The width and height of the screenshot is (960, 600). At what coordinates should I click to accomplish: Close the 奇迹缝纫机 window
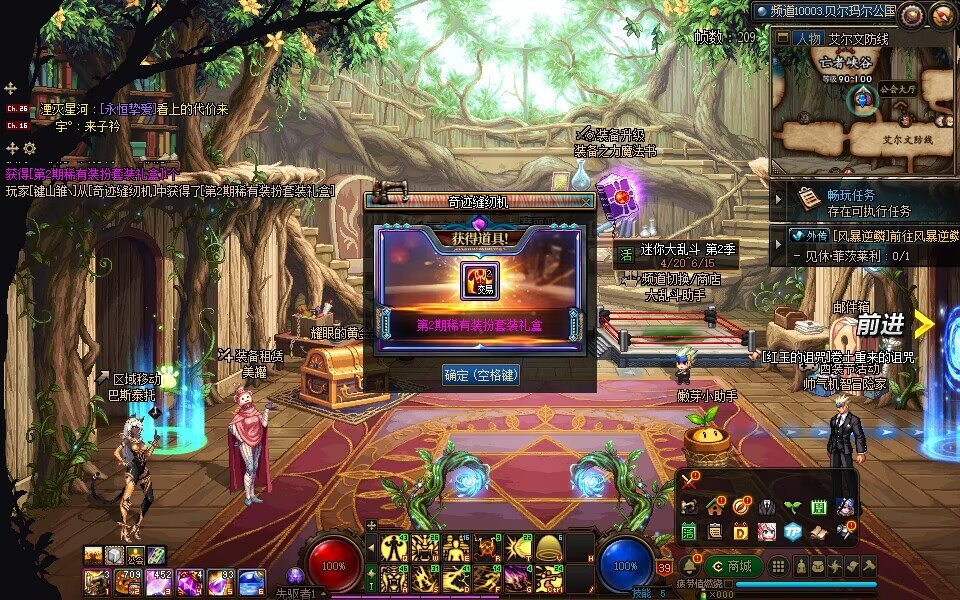click(587, 202)
